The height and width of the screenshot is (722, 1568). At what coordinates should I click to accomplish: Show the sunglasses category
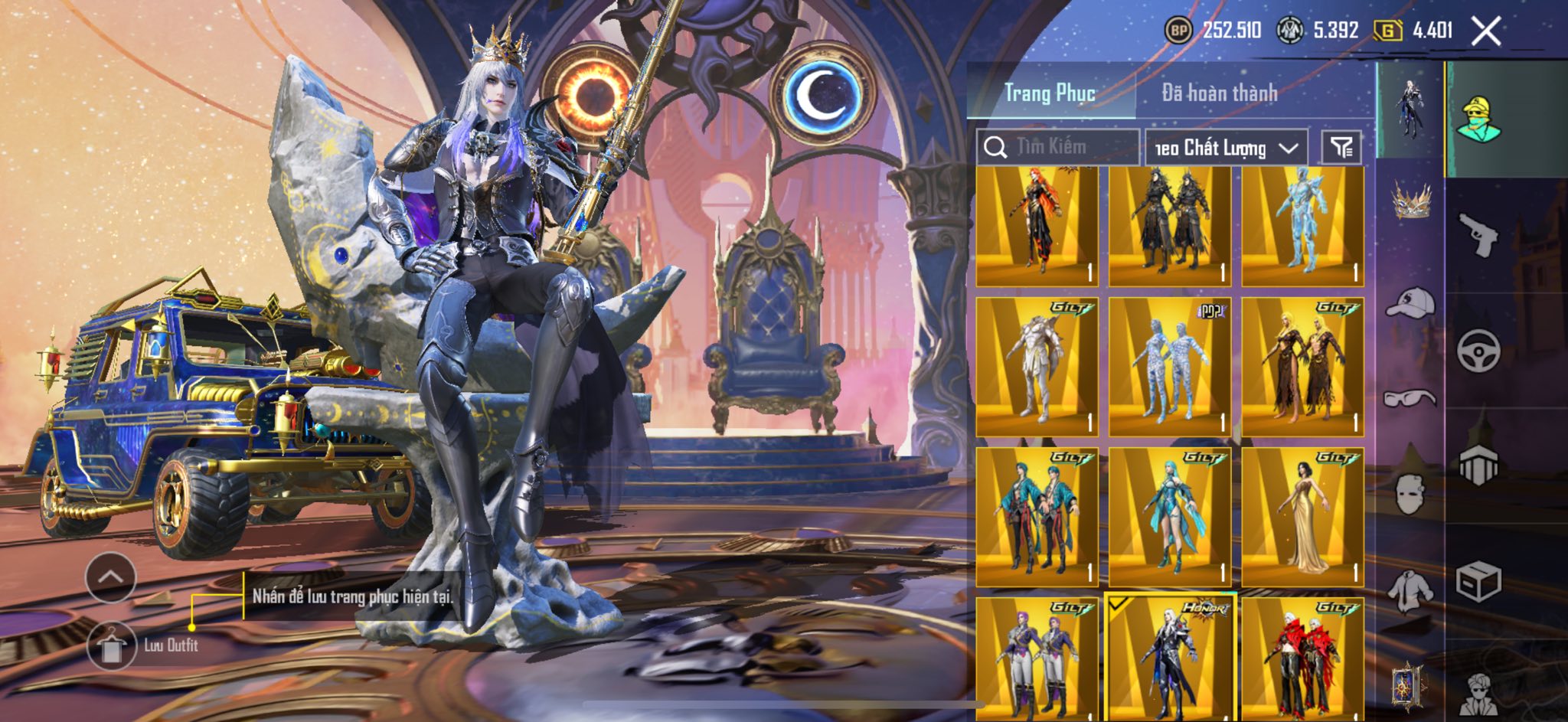1410,398
